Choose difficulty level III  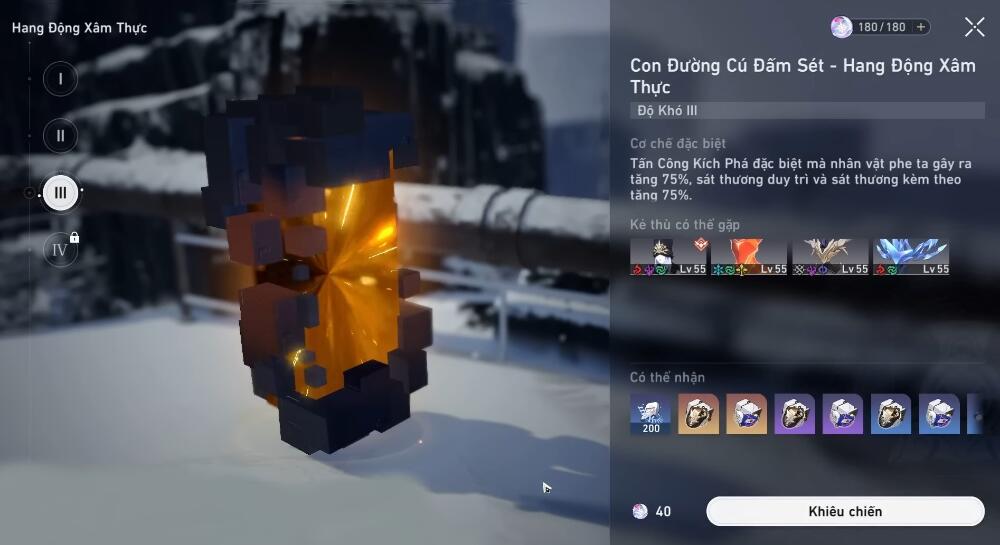point(60,192)
